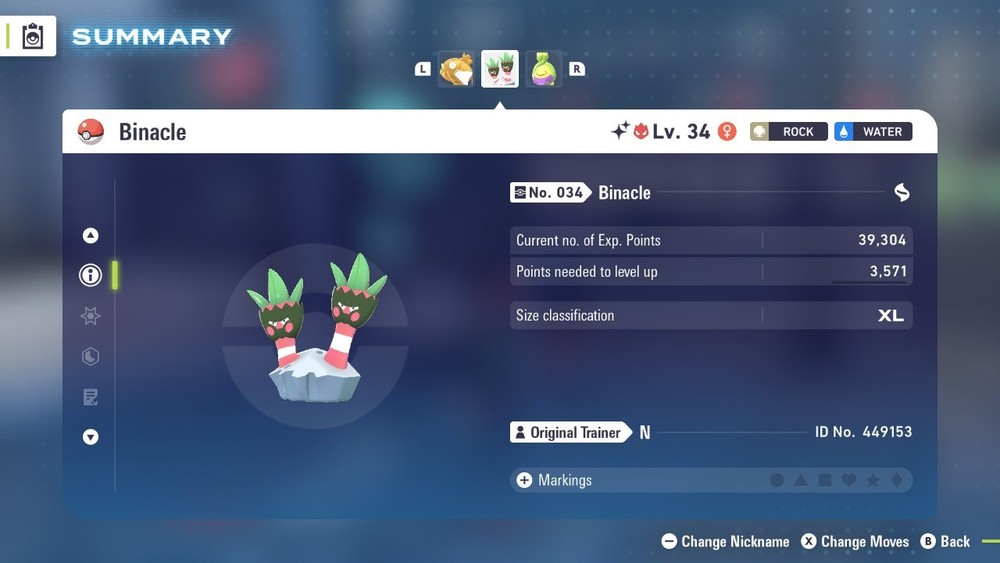
Task: Click the Summary clipboard icon
Action: (33, 37)
